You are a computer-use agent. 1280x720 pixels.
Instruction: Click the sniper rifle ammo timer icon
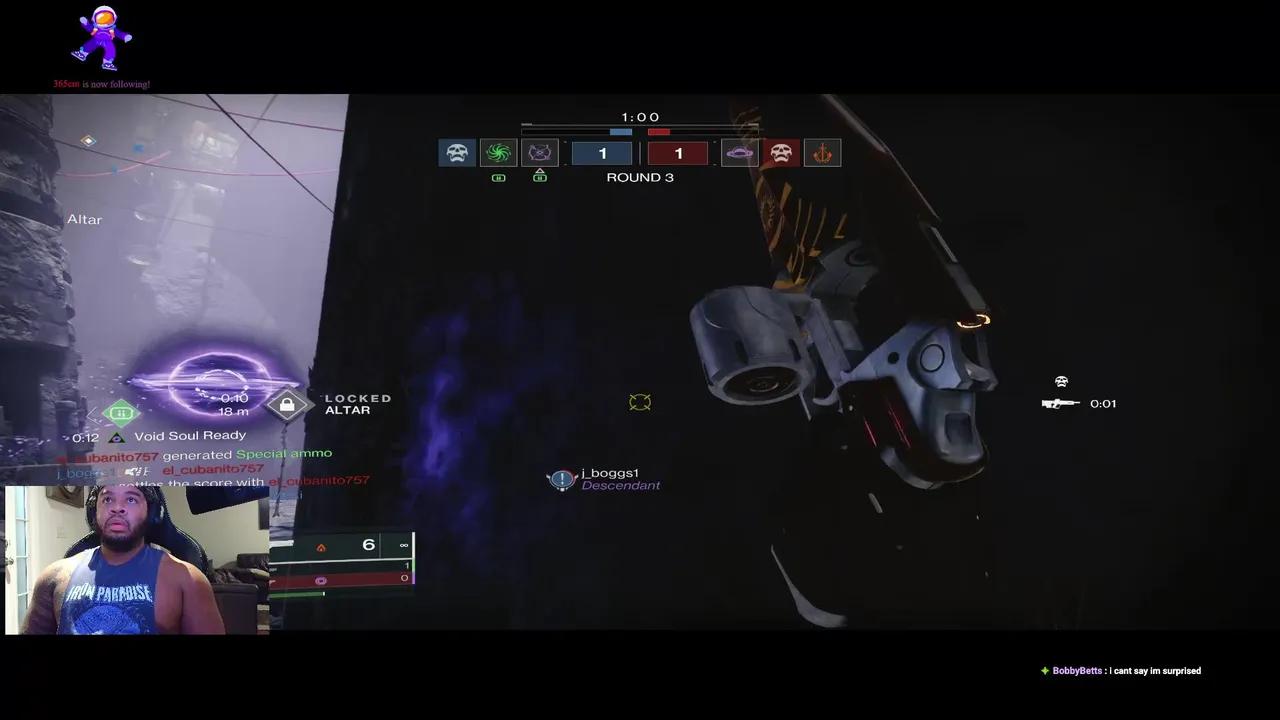1061,403
